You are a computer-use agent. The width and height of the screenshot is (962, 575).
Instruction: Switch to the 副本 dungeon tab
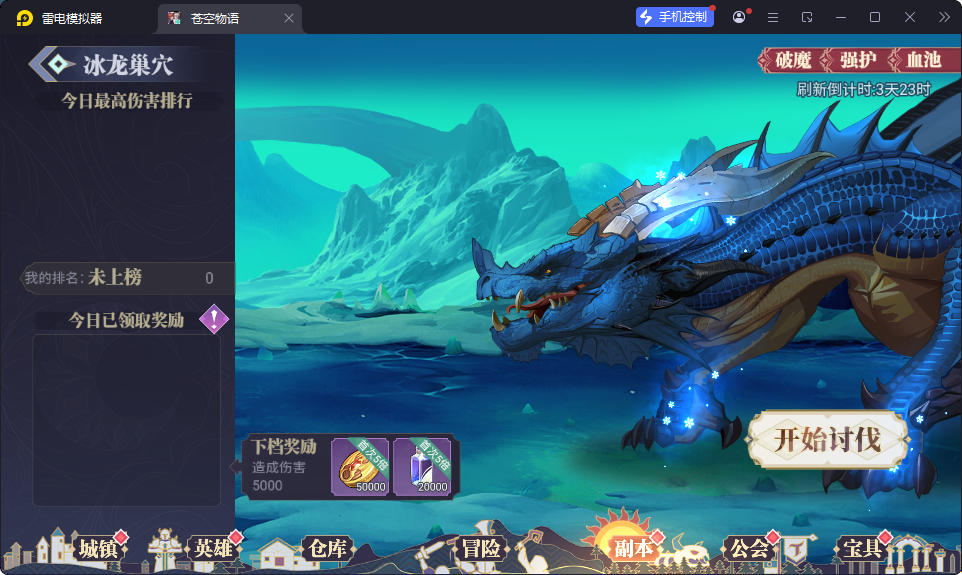(x=633, y=548)
